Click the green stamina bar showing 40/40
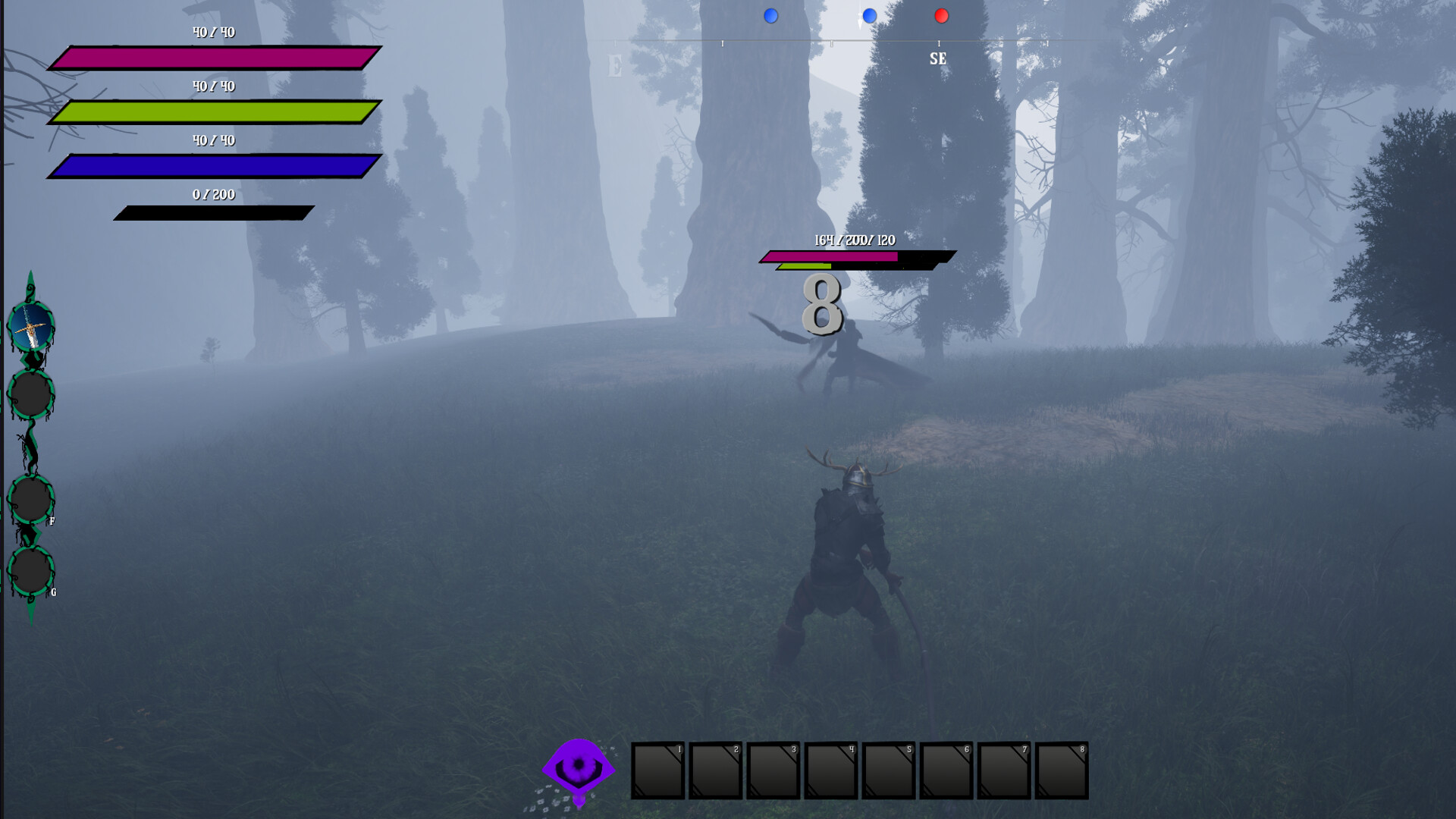 (x=215, y=110)
